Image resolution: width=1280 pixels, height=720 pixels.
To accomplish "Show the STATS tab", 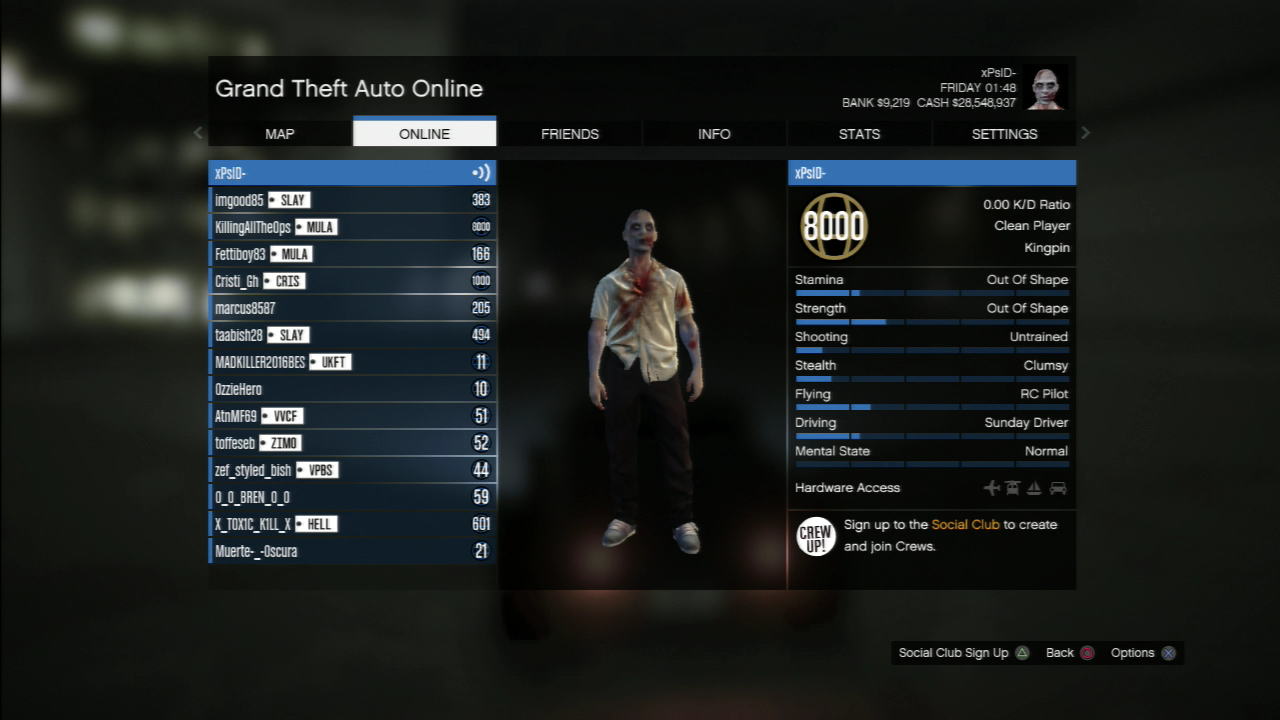I will click(859, 134).
